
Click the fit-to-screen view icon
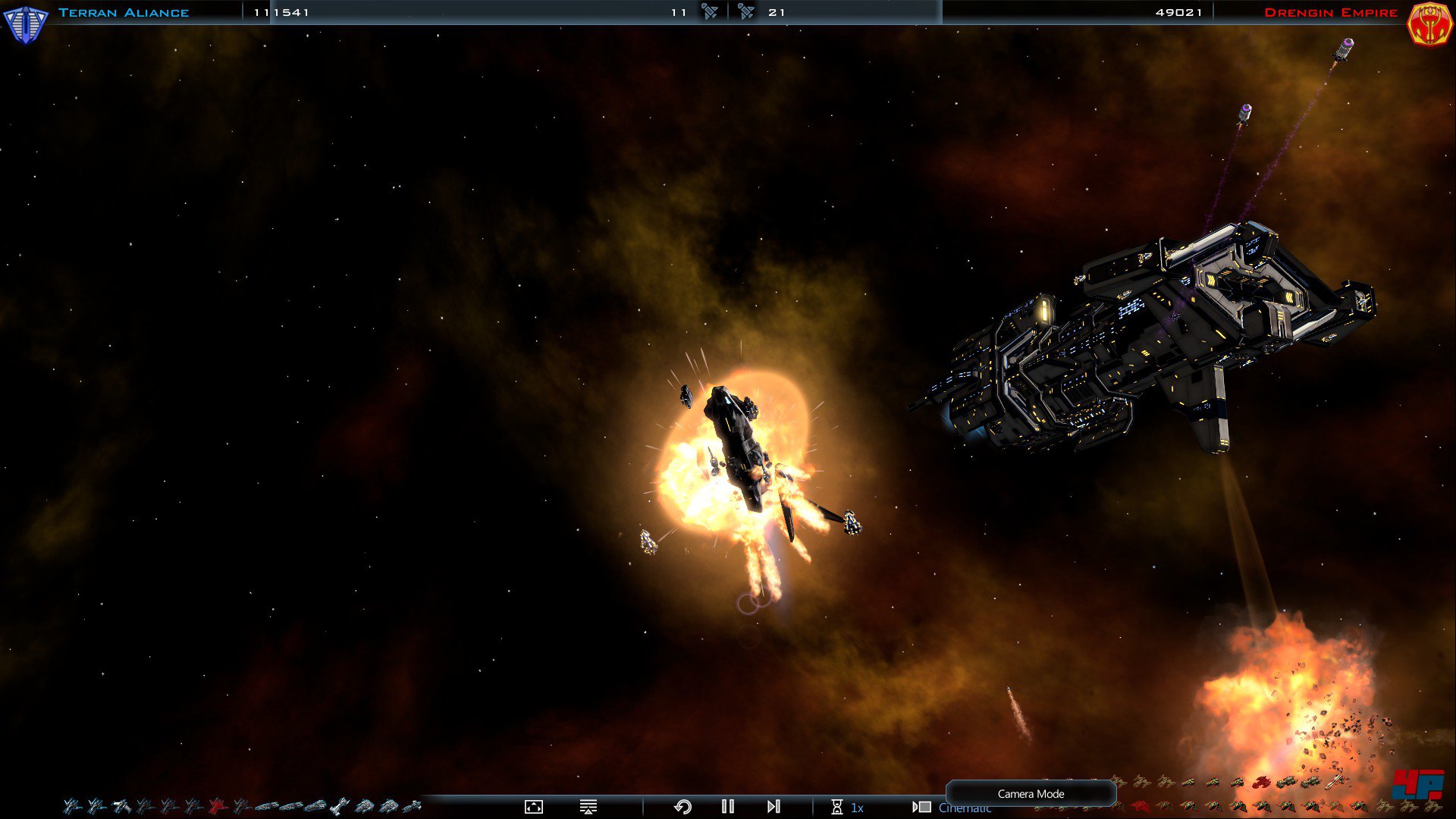[534, 807]
